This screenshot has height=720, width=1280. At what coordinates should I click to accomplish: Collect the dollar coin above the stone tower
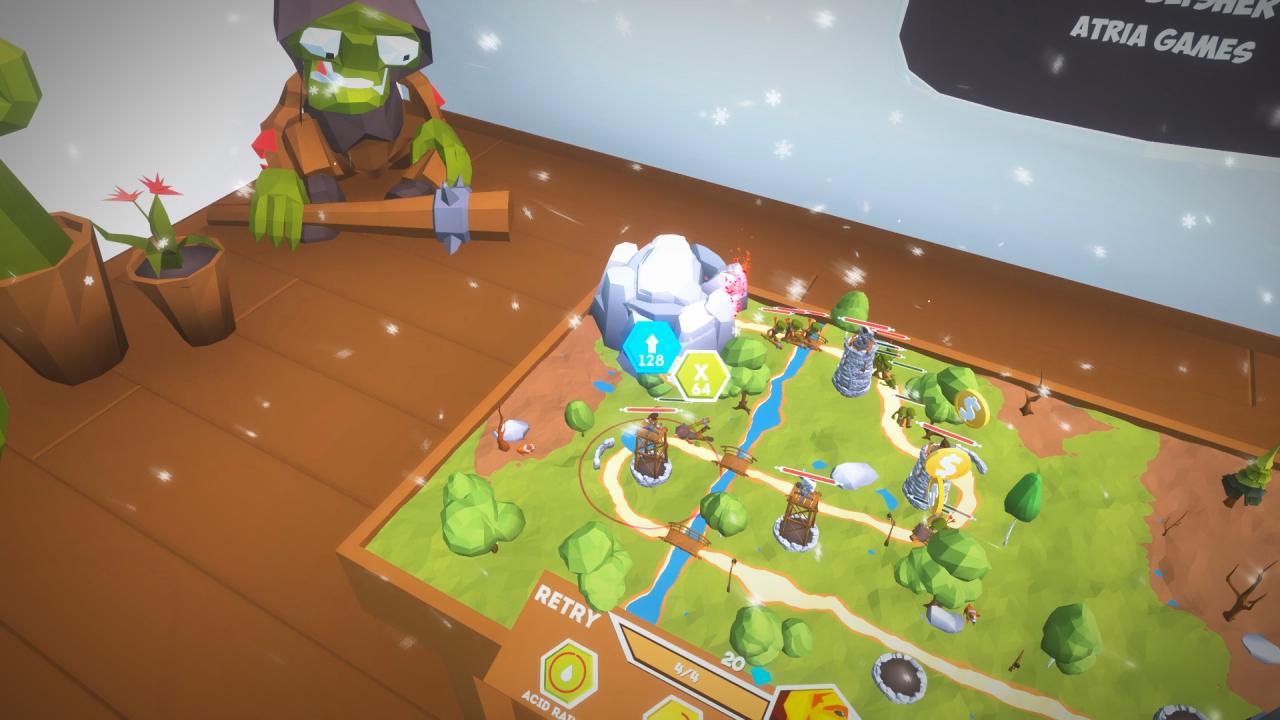point(948,465)
